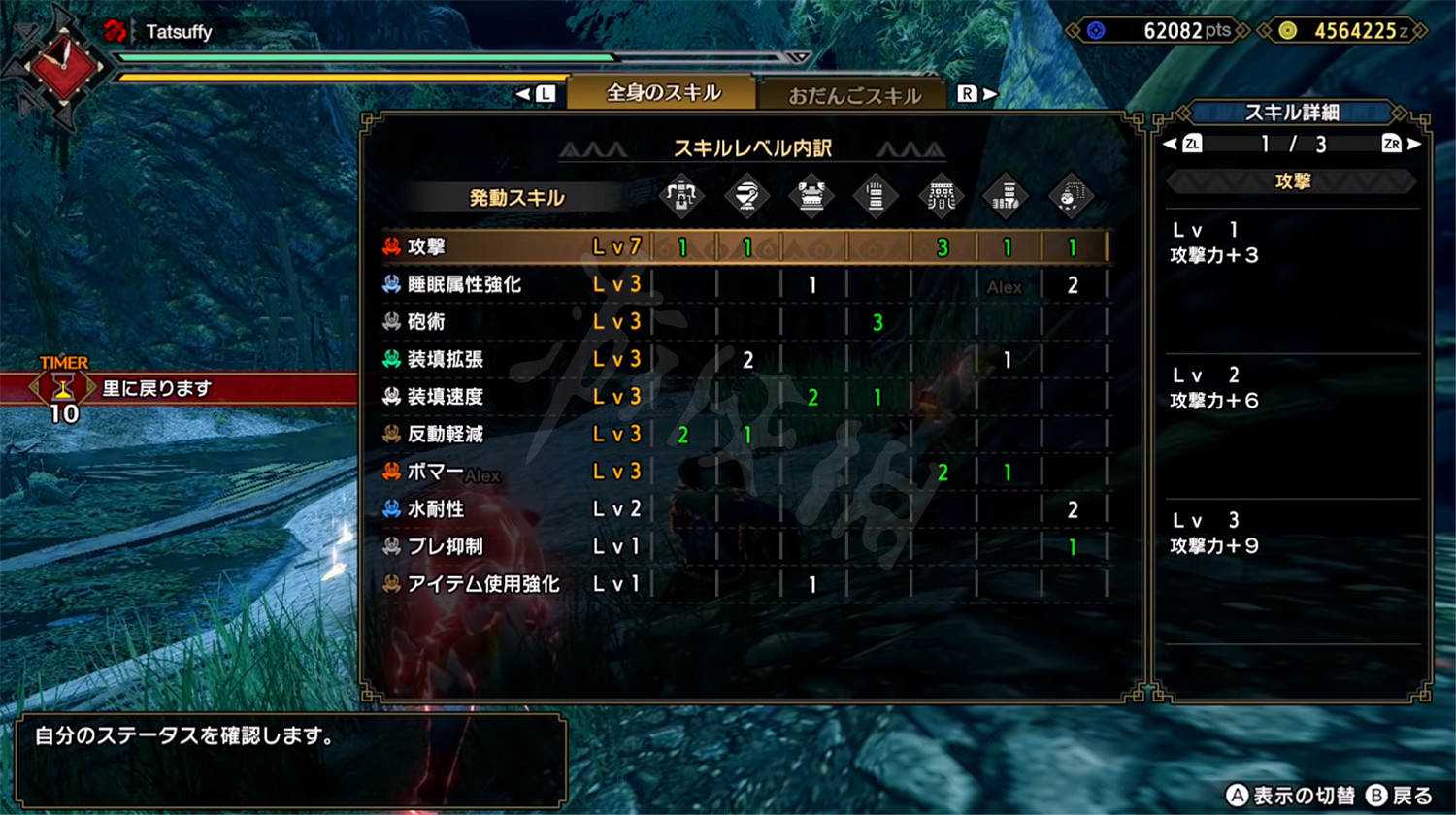
Task: Select the arm guards equipment icon
Action: [876, 196]
